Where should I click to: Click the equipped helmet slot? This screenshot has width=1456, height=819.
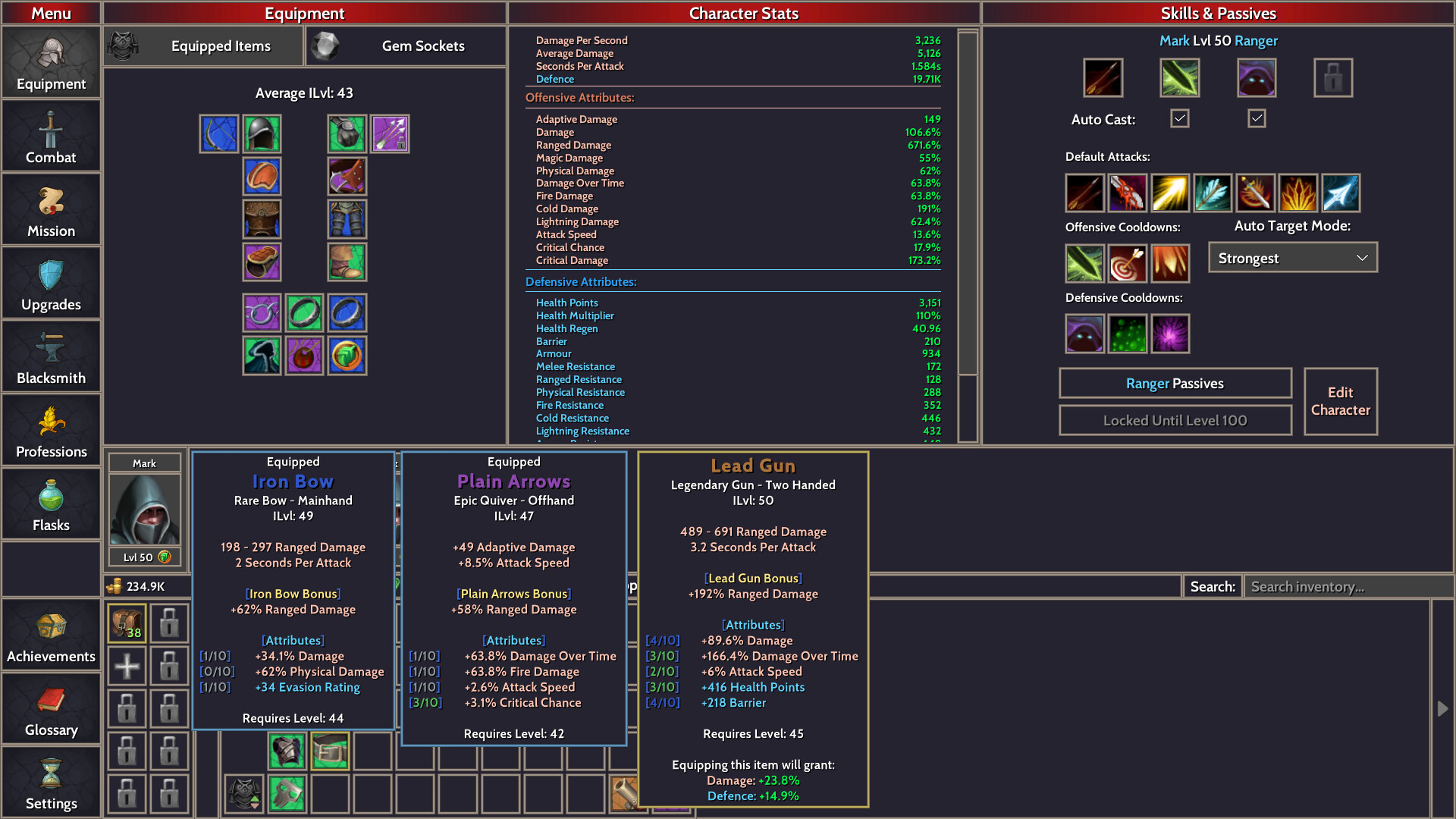(262, 133)
